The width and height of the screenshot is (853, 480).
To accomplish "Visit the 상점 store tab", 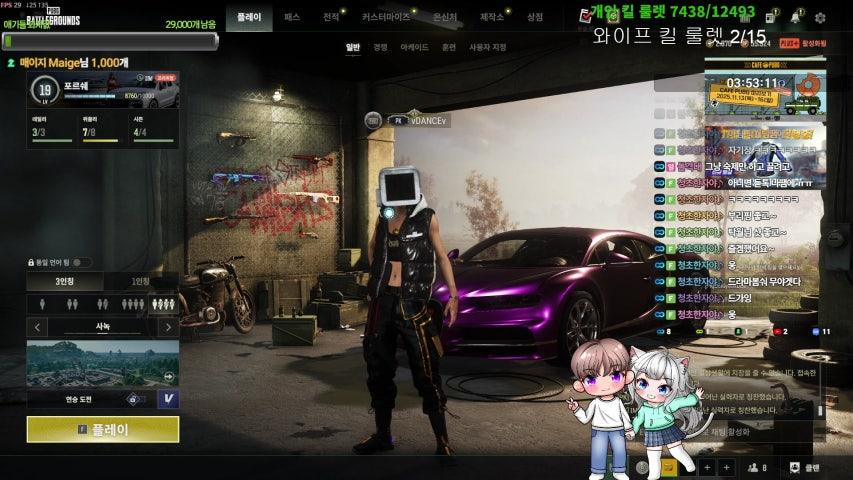I will pyautogui.click(x=535, y=17).
